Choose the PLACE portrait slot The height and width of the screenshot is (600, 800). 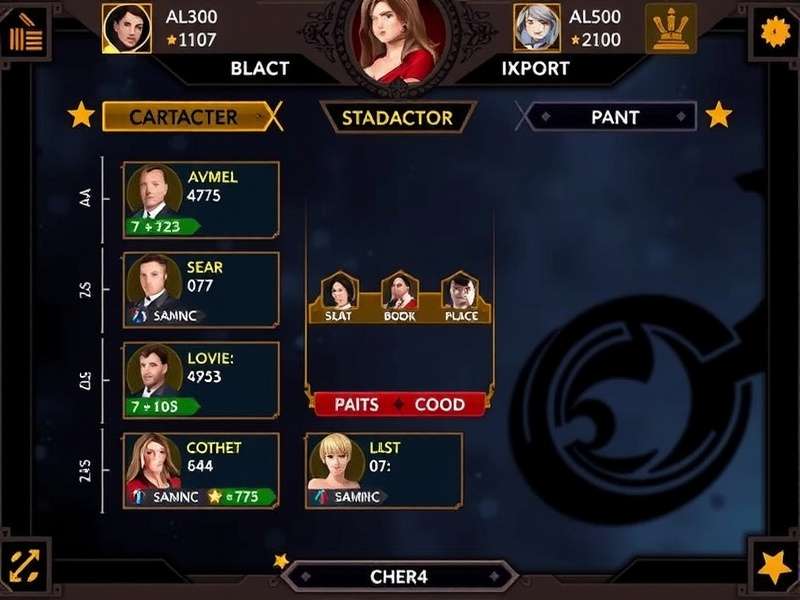(460, 297)
